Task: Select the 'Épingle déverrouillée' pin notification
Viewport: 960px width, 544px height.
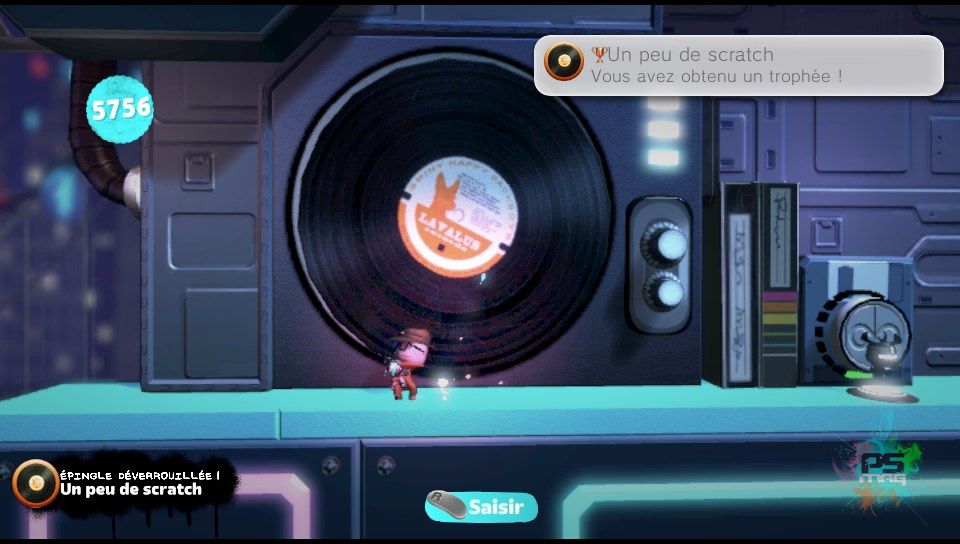Action: [125, 483]
